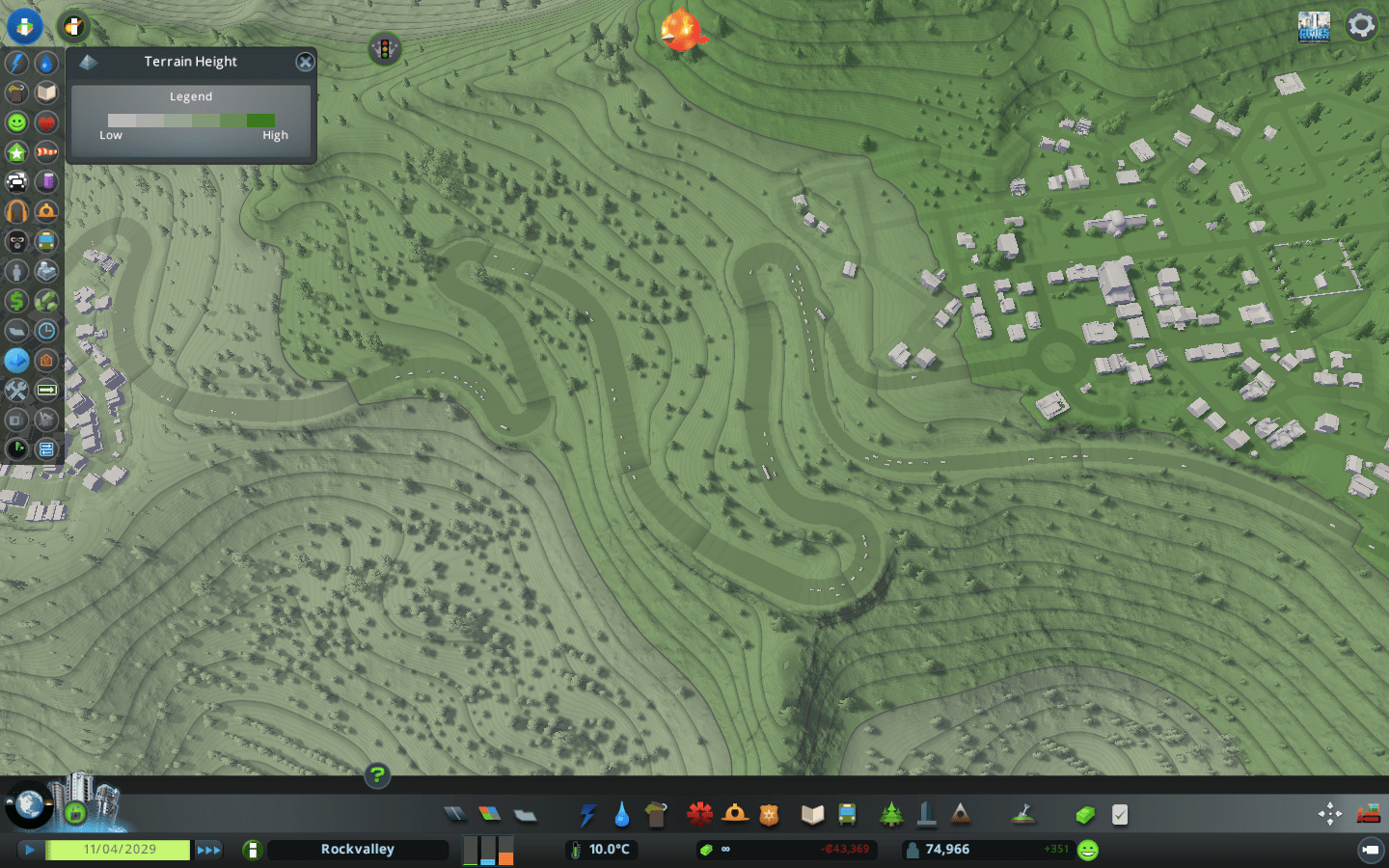Open the Roads construction menu

[453, 813]
